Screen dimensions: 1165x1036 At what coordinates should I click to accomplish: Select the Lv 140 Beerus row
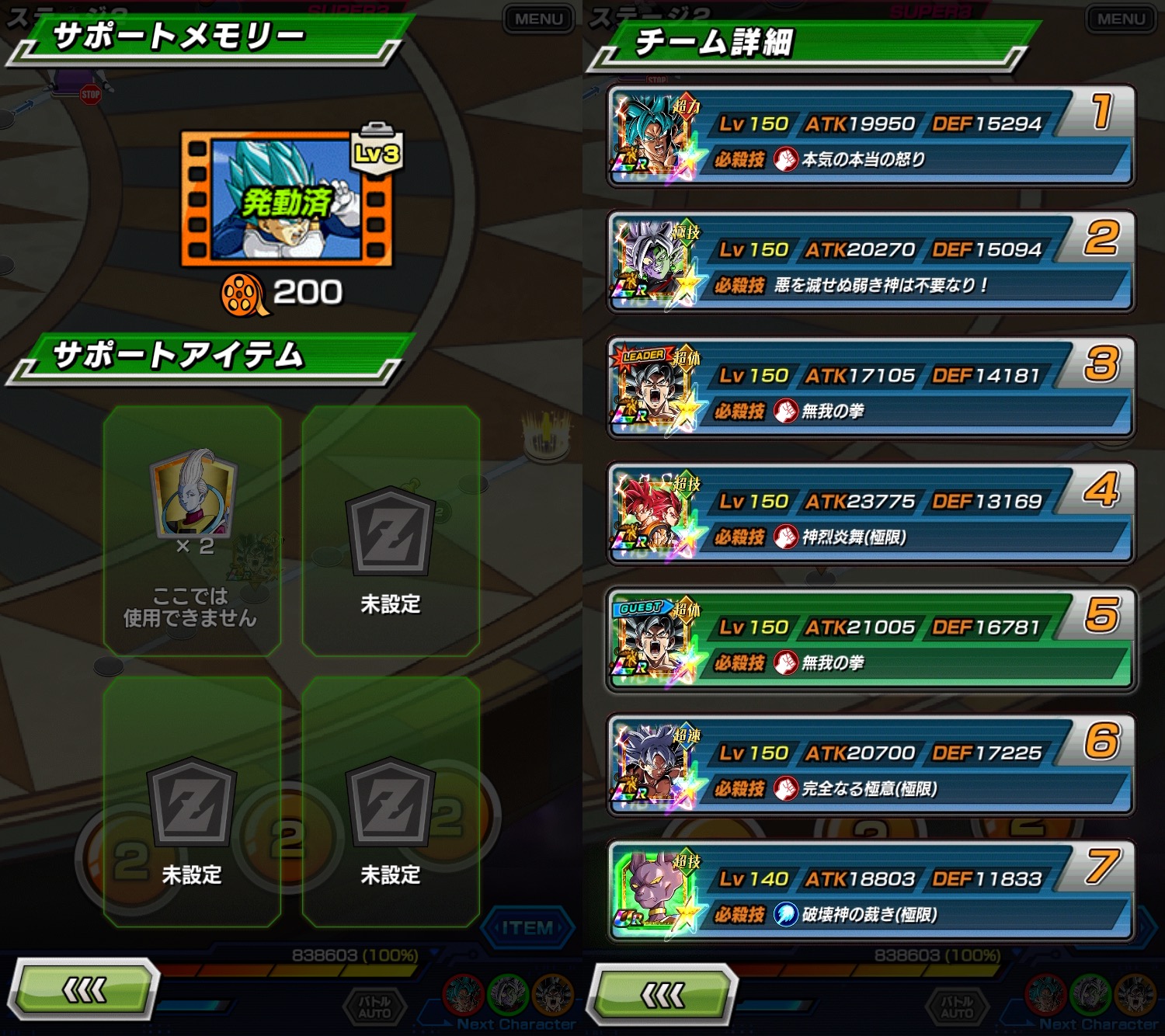tap(870, 893)
